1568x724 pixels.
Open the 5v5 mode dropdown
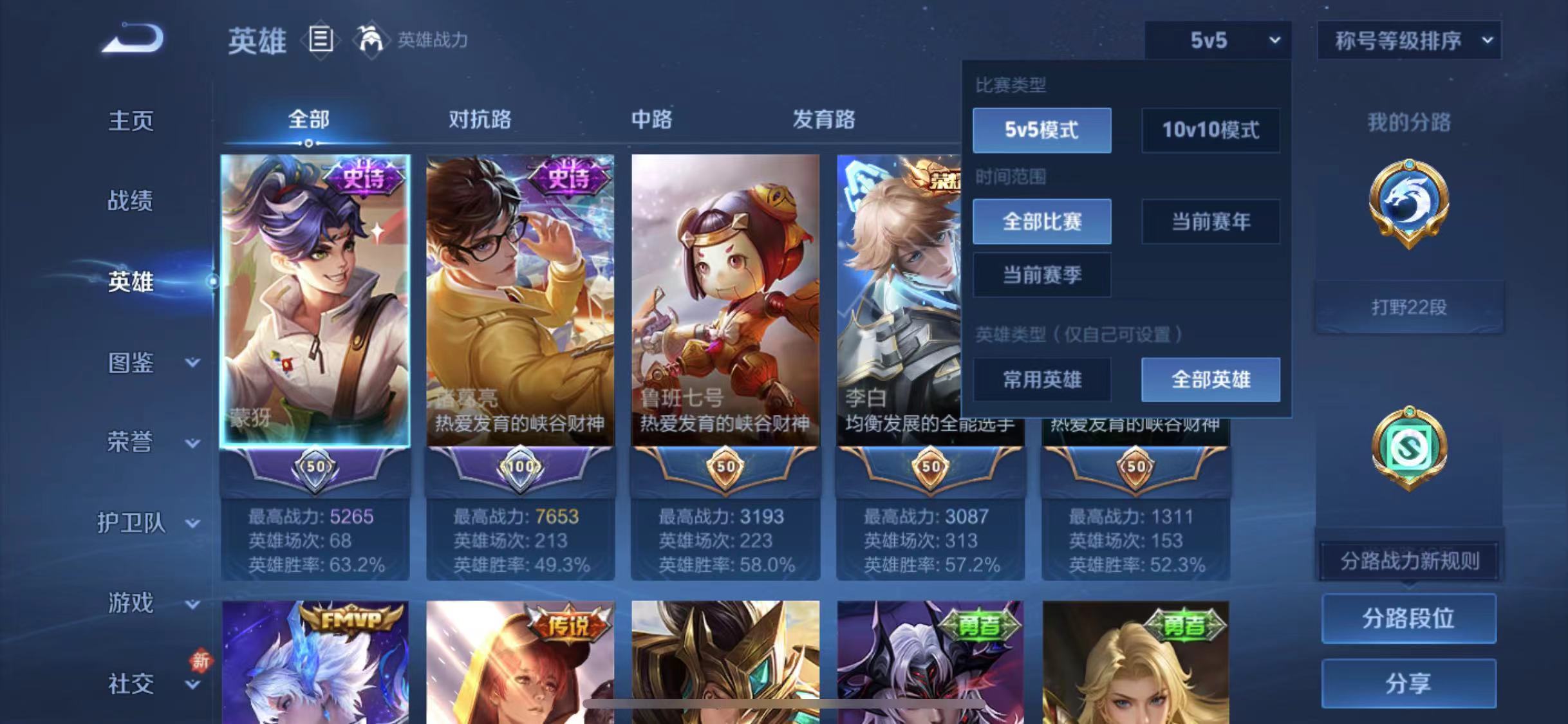(1217, 40)
